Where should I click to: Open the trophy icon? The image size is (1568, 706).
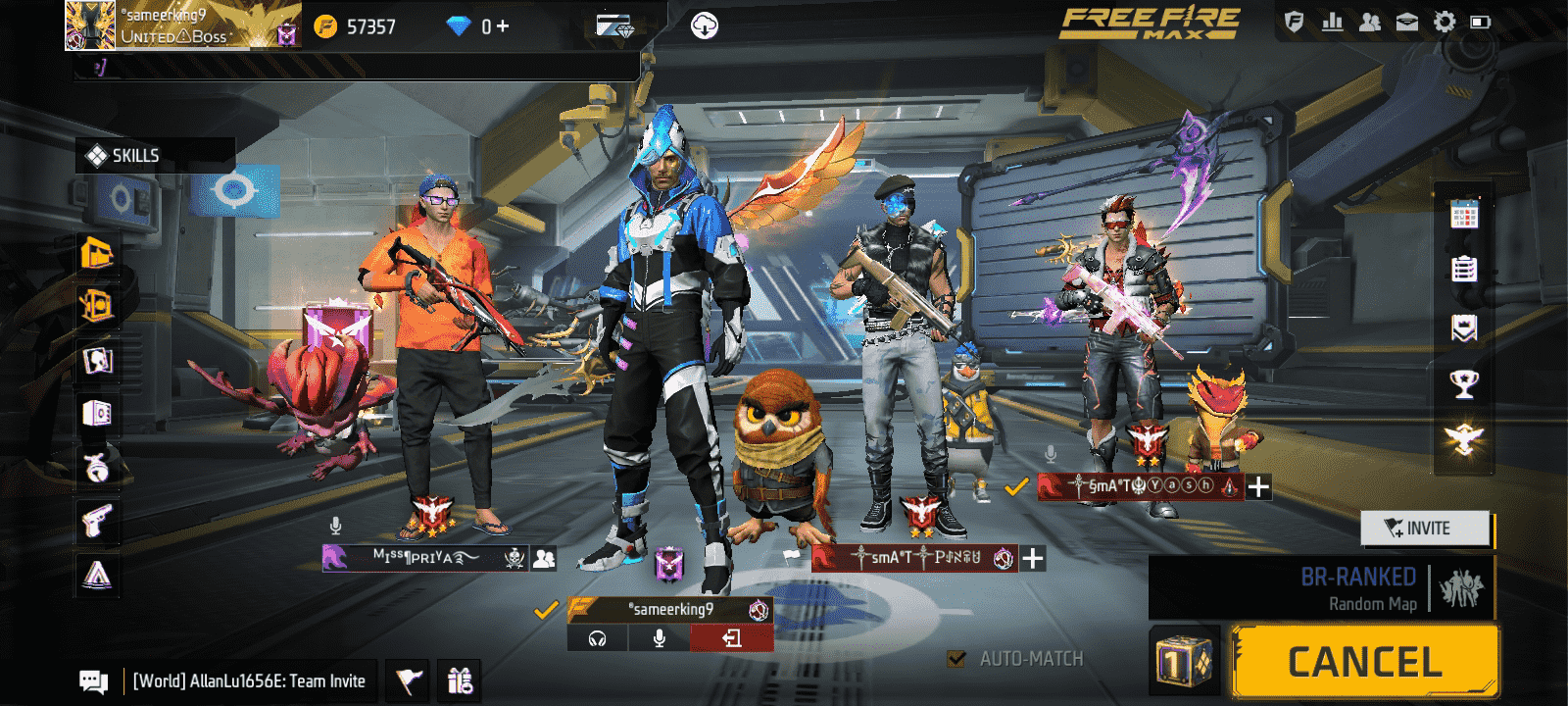[x=1464, y=383]
